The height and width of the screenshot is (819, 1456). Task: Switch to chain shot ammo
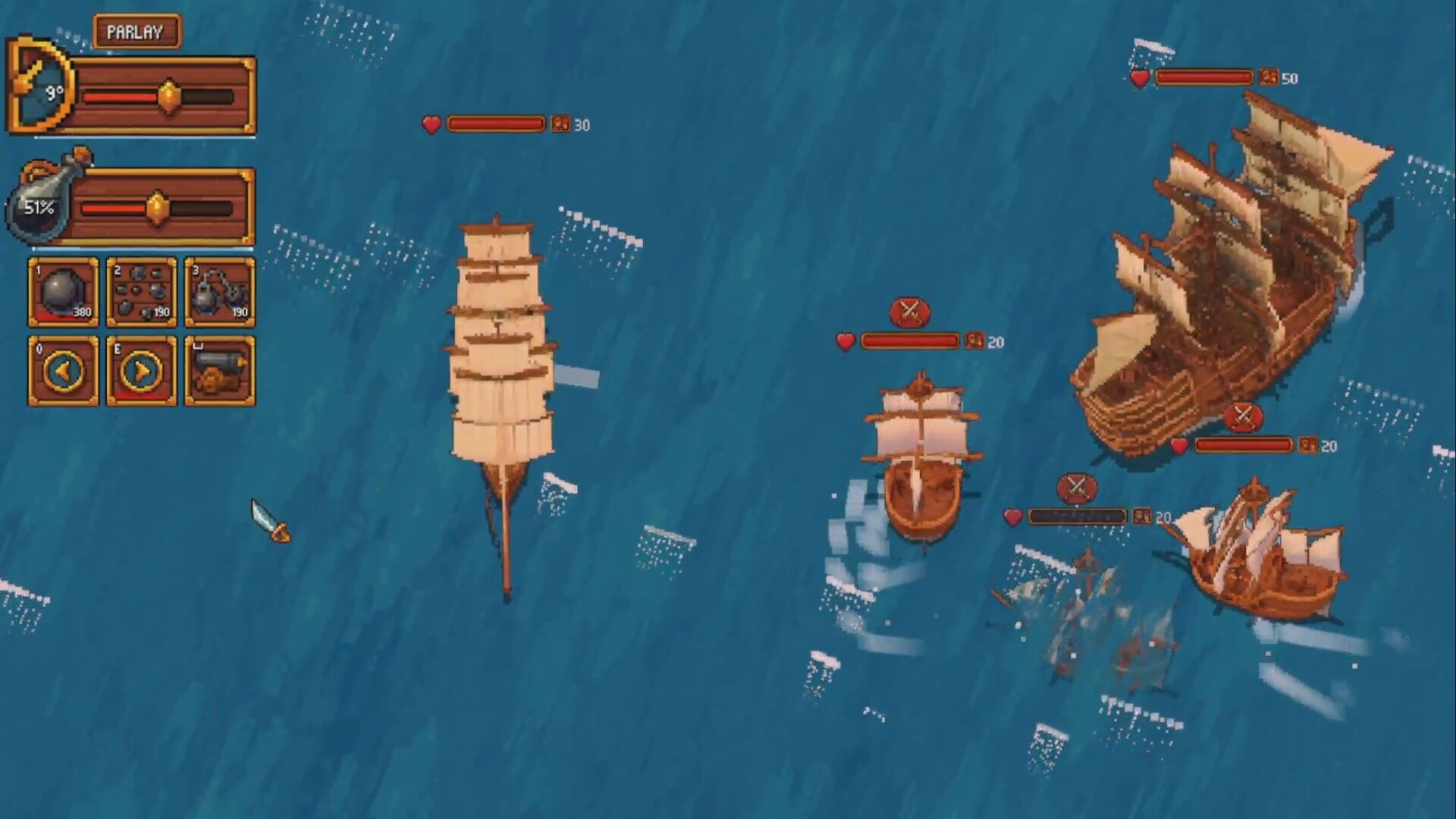coord(220,293)
